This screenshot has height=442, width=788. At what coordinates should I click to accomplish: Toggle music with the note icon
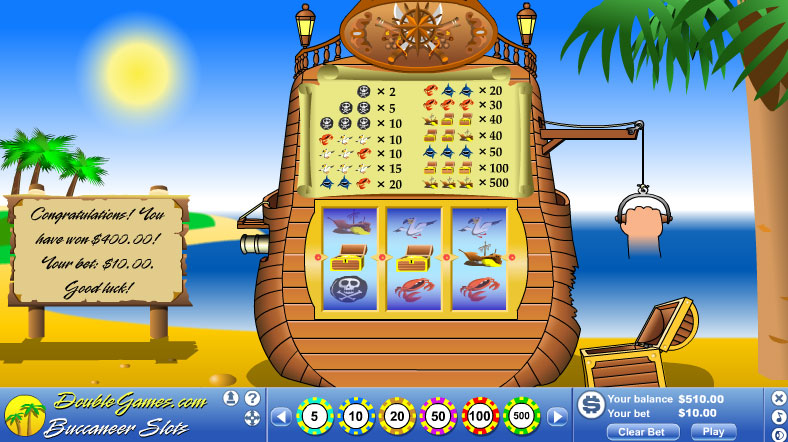coord(779,416)
